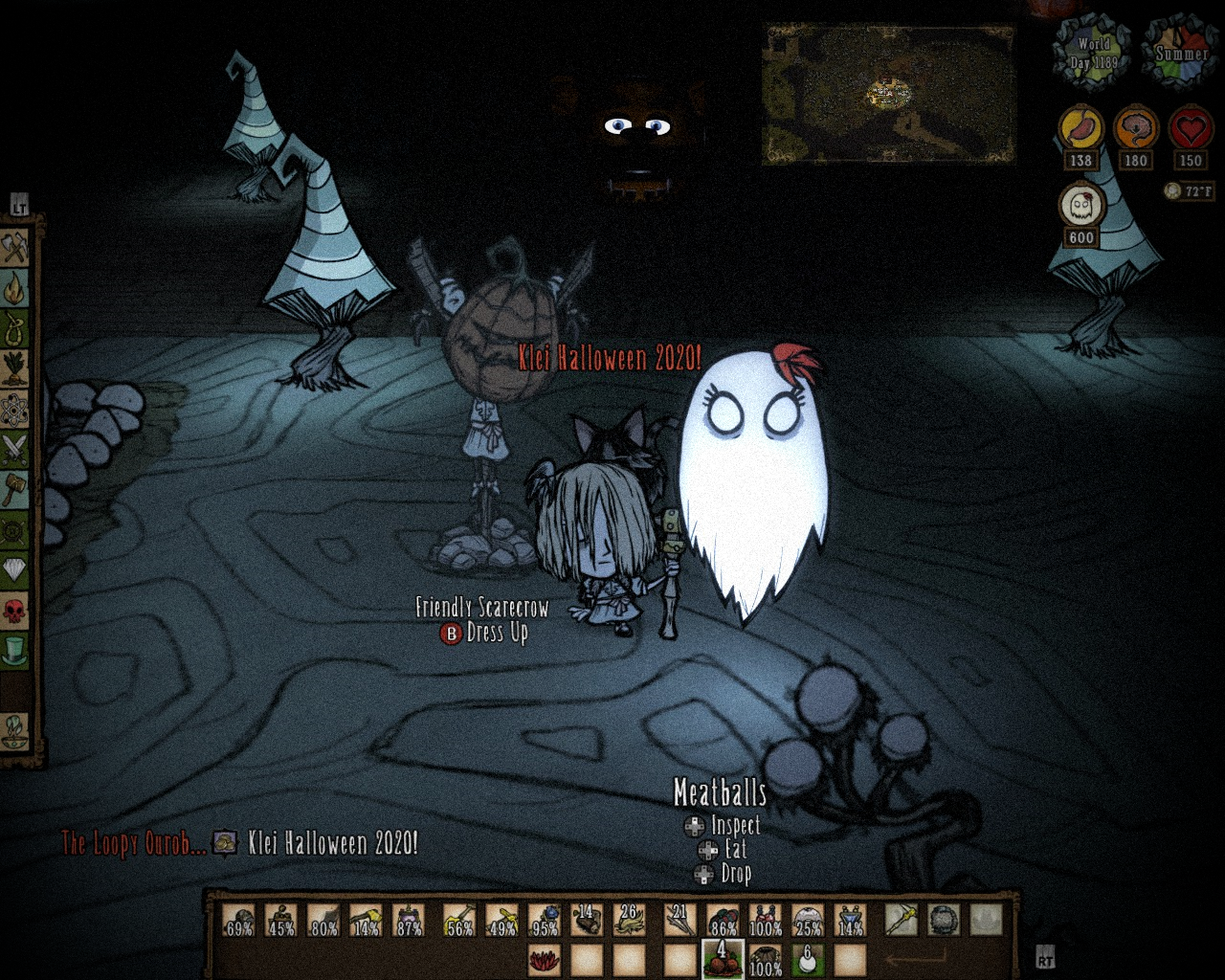Image resolution: width=1225 pixels, height=980 pixels.
Task: Choose the 95% blue-gem item slot
Action: pyautogui.click(x=545, y=921)
